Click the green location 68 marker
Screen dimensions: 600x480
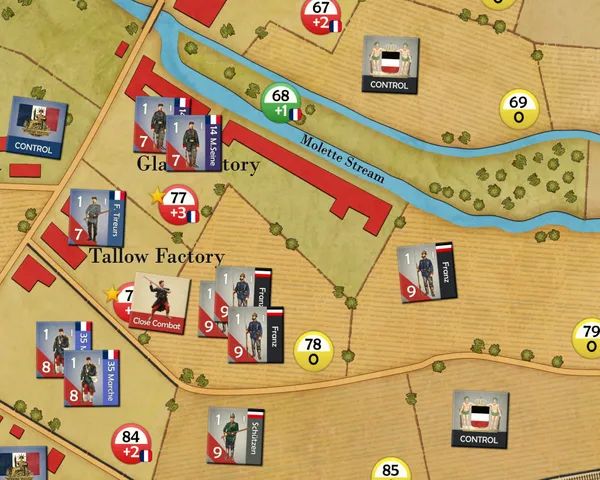281,103
